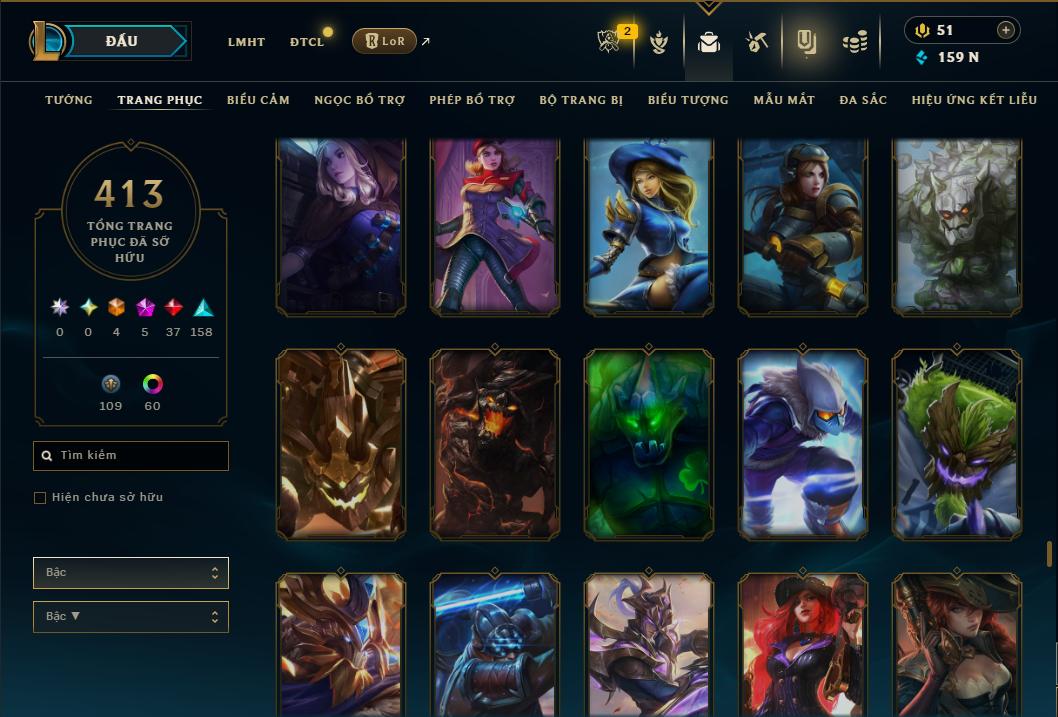Toggle the Hiện chưa sở hữu checkbox
This screenshot has height=717, width=1058.
pos(40,498)
